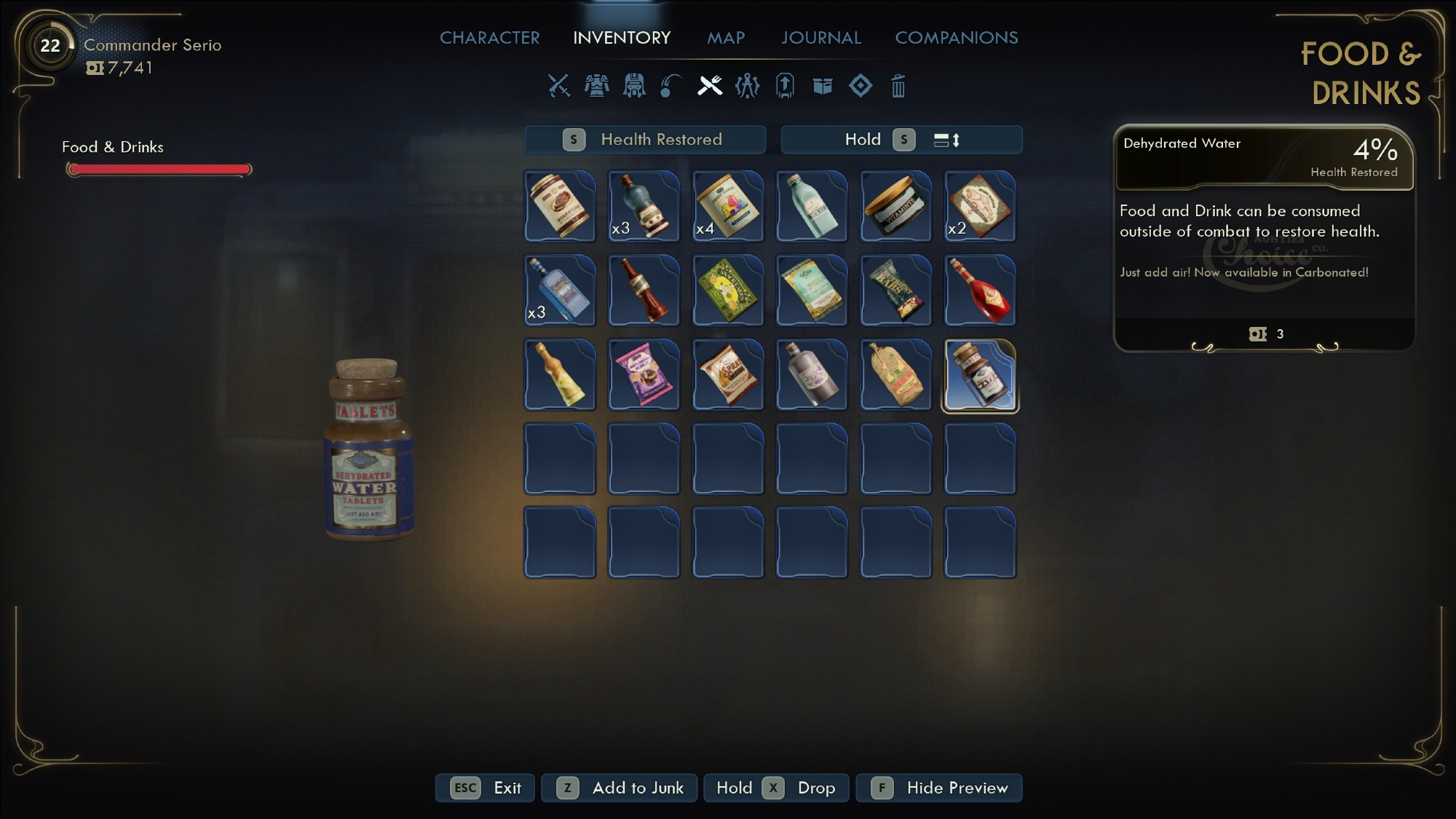Choose the red diamond-label bottle
The width and height of the screenshot is (1456, 819).
(x=979, y=291)
